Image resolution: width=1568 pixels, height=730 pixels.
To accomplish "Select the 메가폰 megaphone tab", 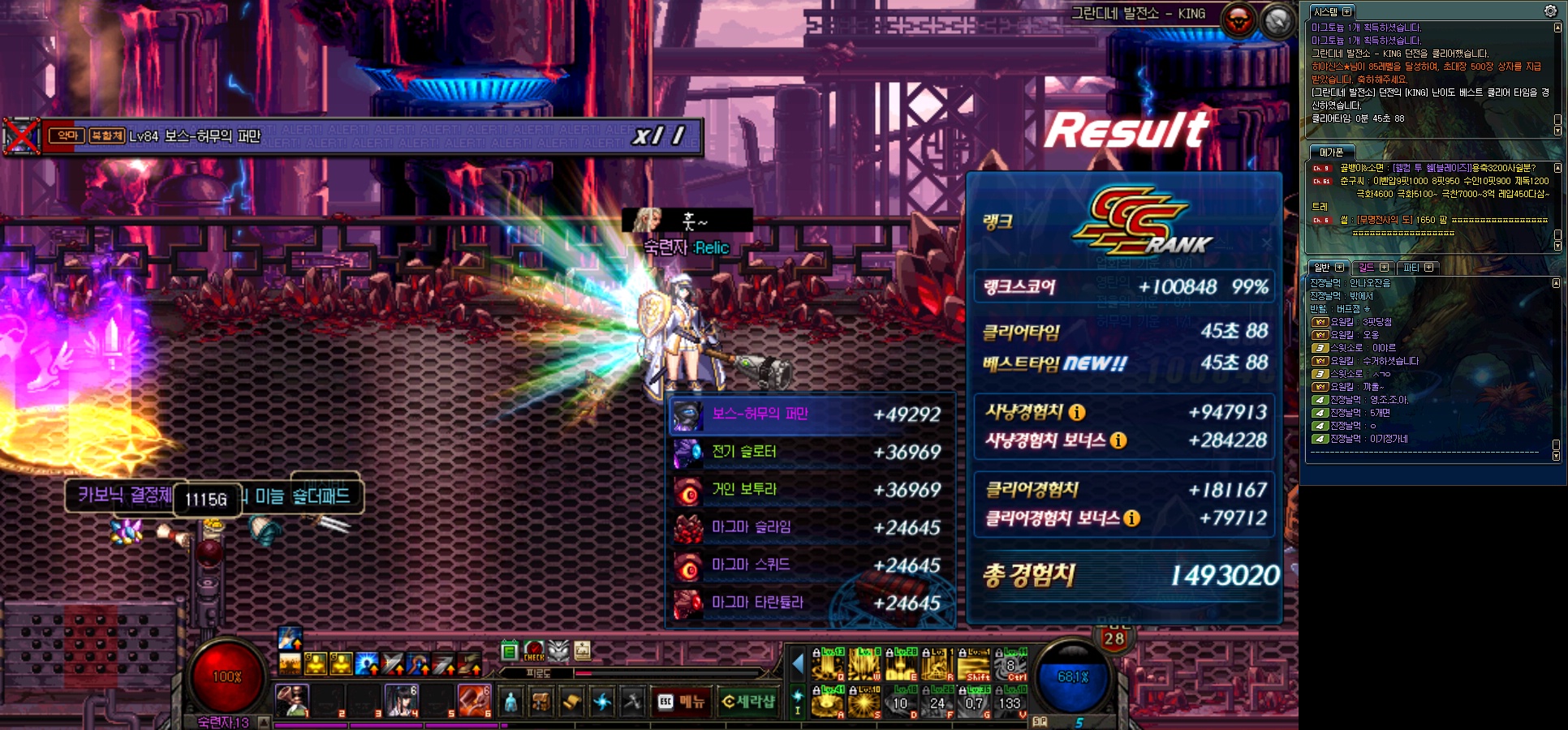I will [1331, 152].
